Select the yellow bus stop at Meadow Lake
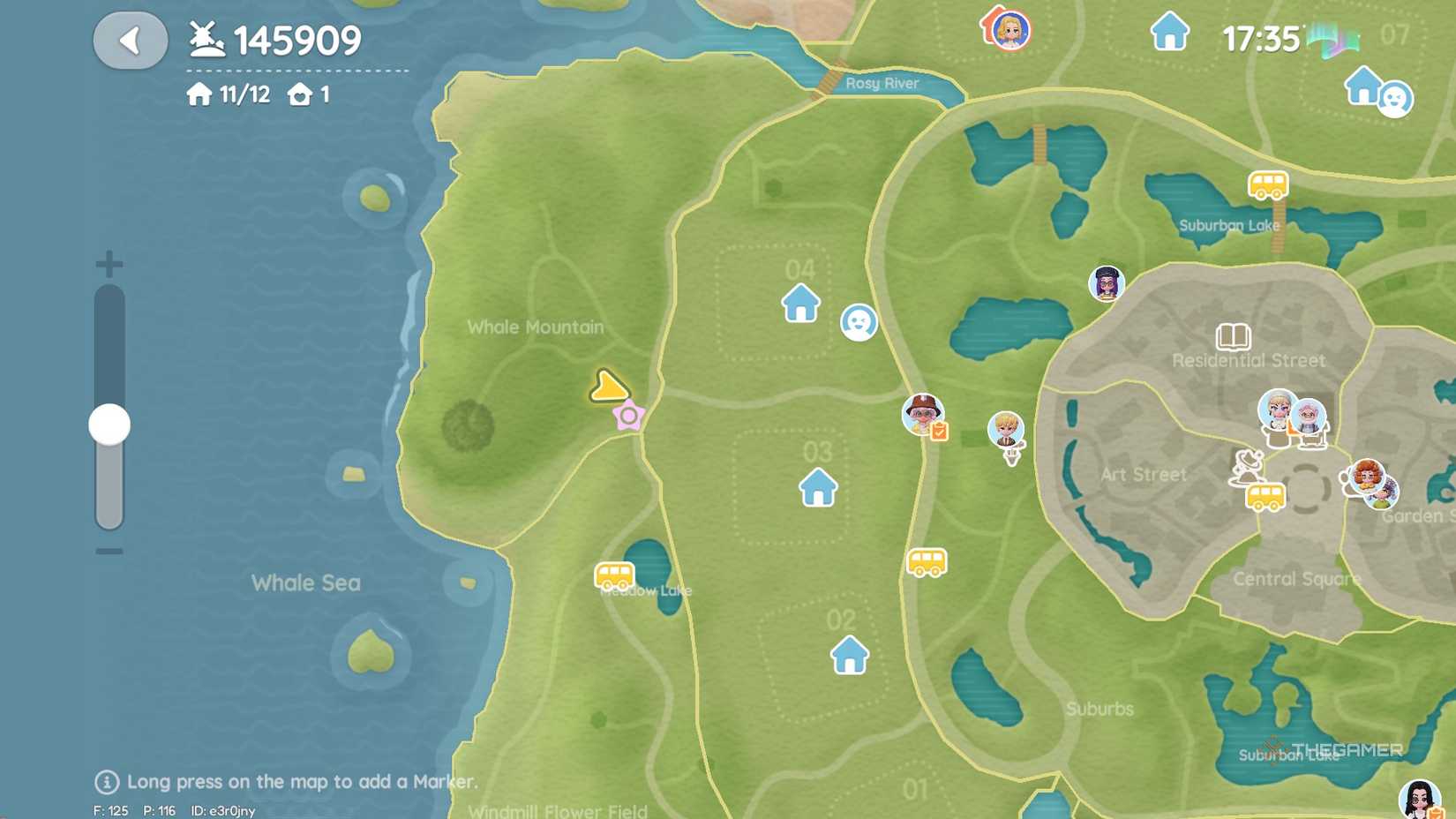The width and height of the screenshot is (1456, 819). click(x=615, y=575)
